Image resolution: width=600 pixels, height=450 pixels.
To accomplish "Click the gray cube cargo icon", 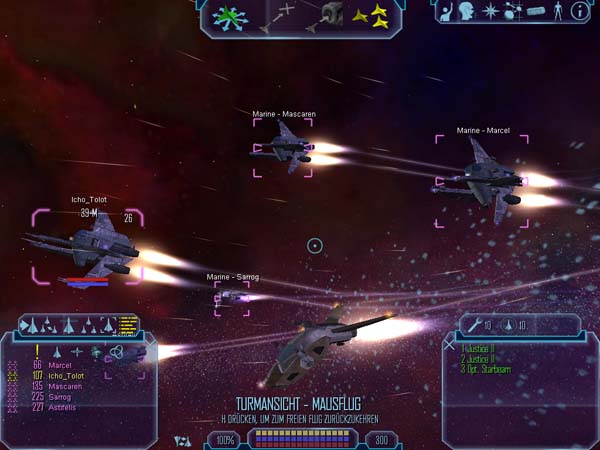I will [x=331, y=17].
